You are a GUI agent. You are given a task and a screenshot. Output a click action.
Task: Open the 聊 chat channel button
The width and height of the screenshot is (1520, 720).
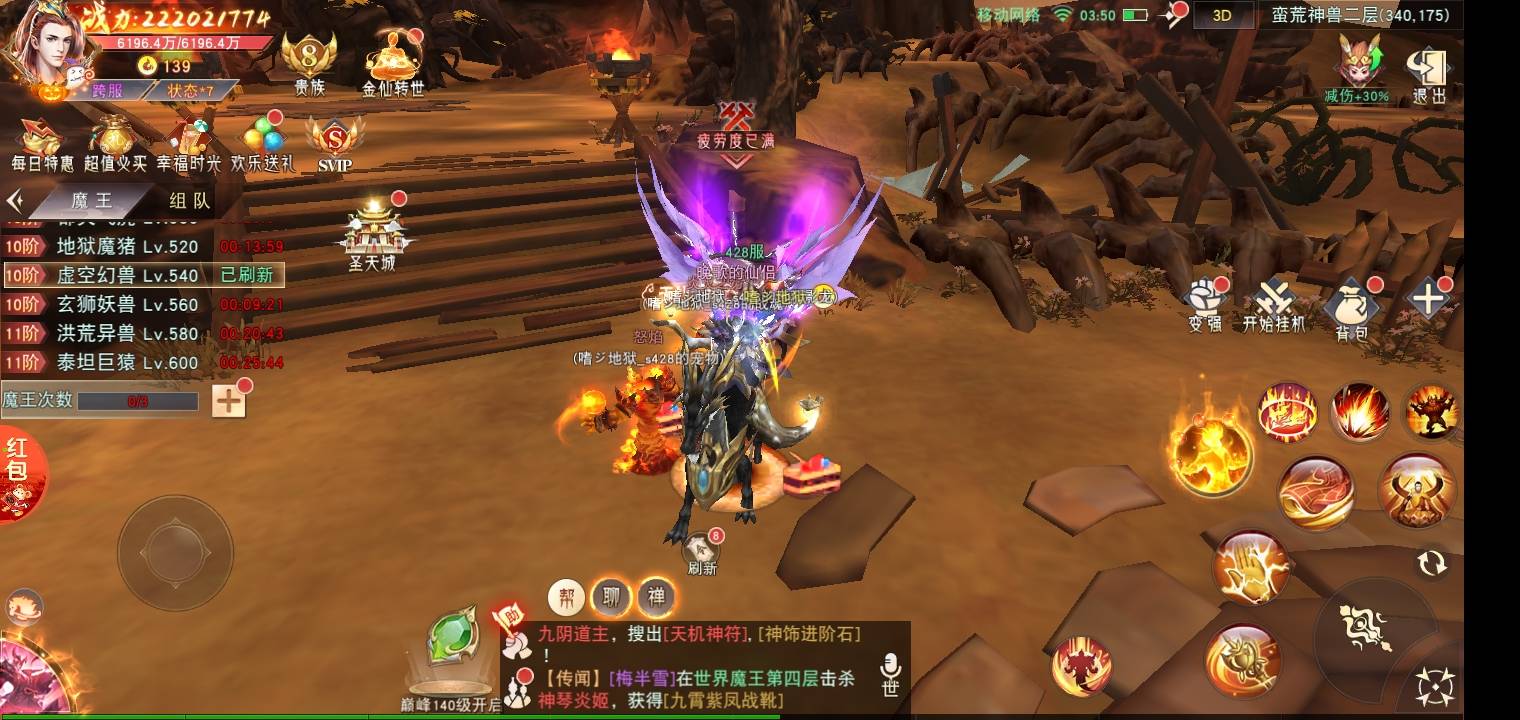[x=610, y=598]
